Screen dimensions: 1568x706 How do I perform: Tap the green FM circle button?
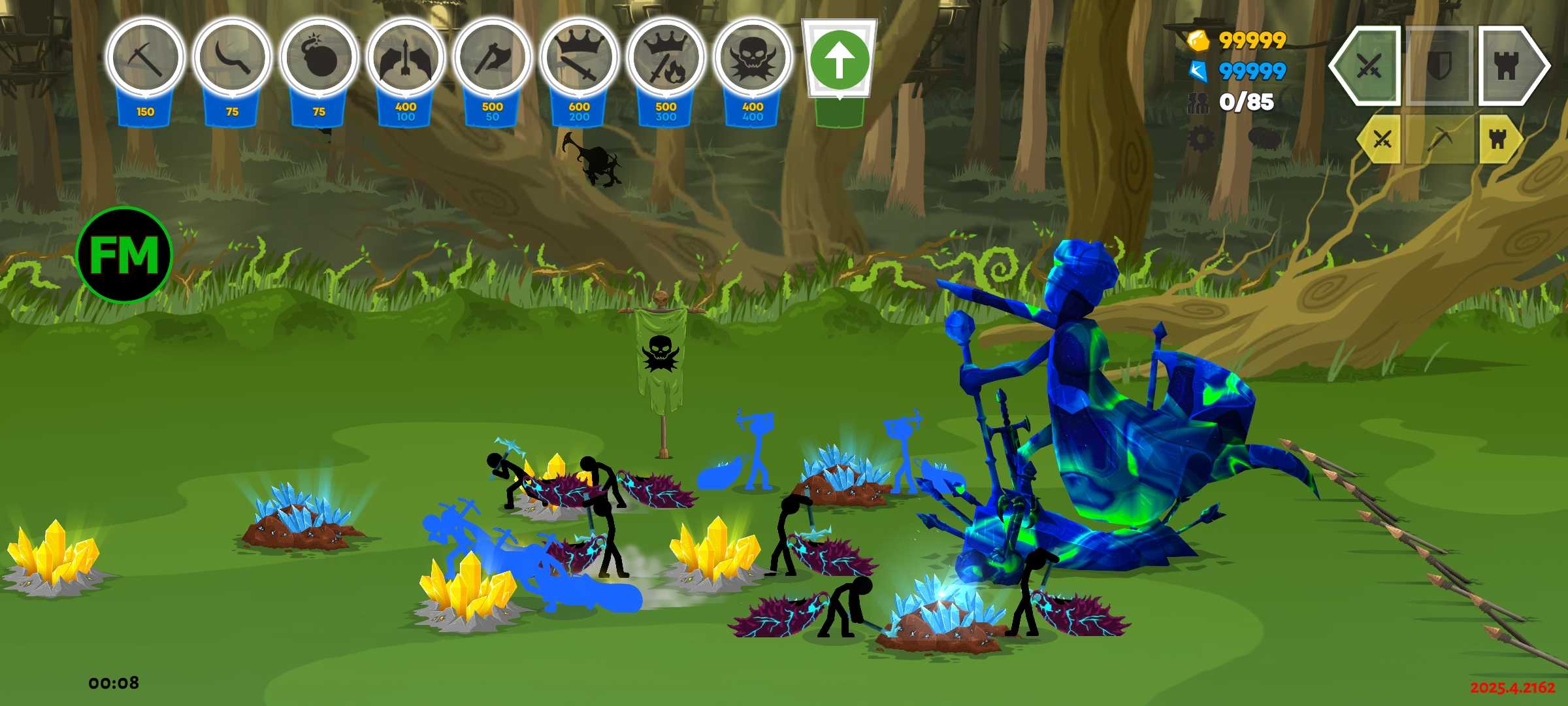click(x=124, y=255)
